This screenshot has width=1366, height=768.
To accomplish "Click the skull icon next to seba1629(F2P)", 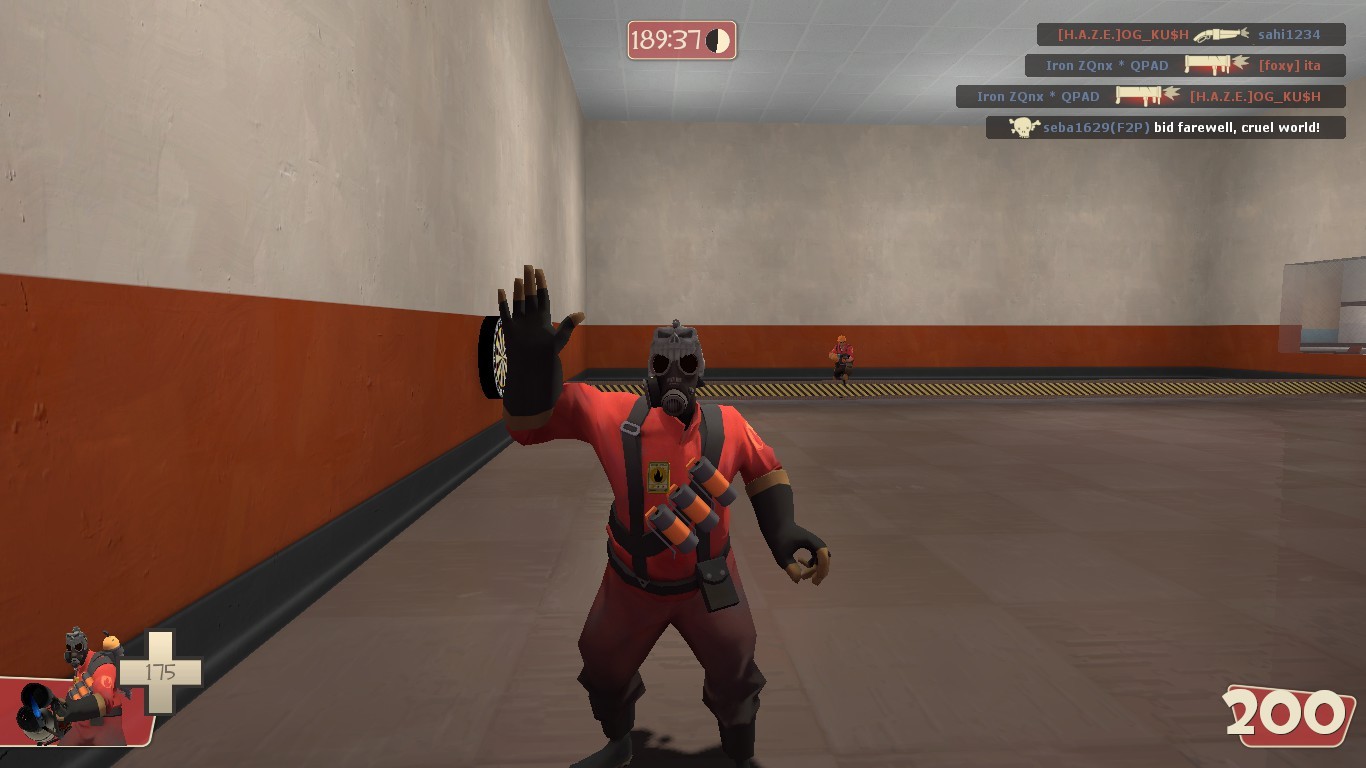I will (x=1021, y=127).
